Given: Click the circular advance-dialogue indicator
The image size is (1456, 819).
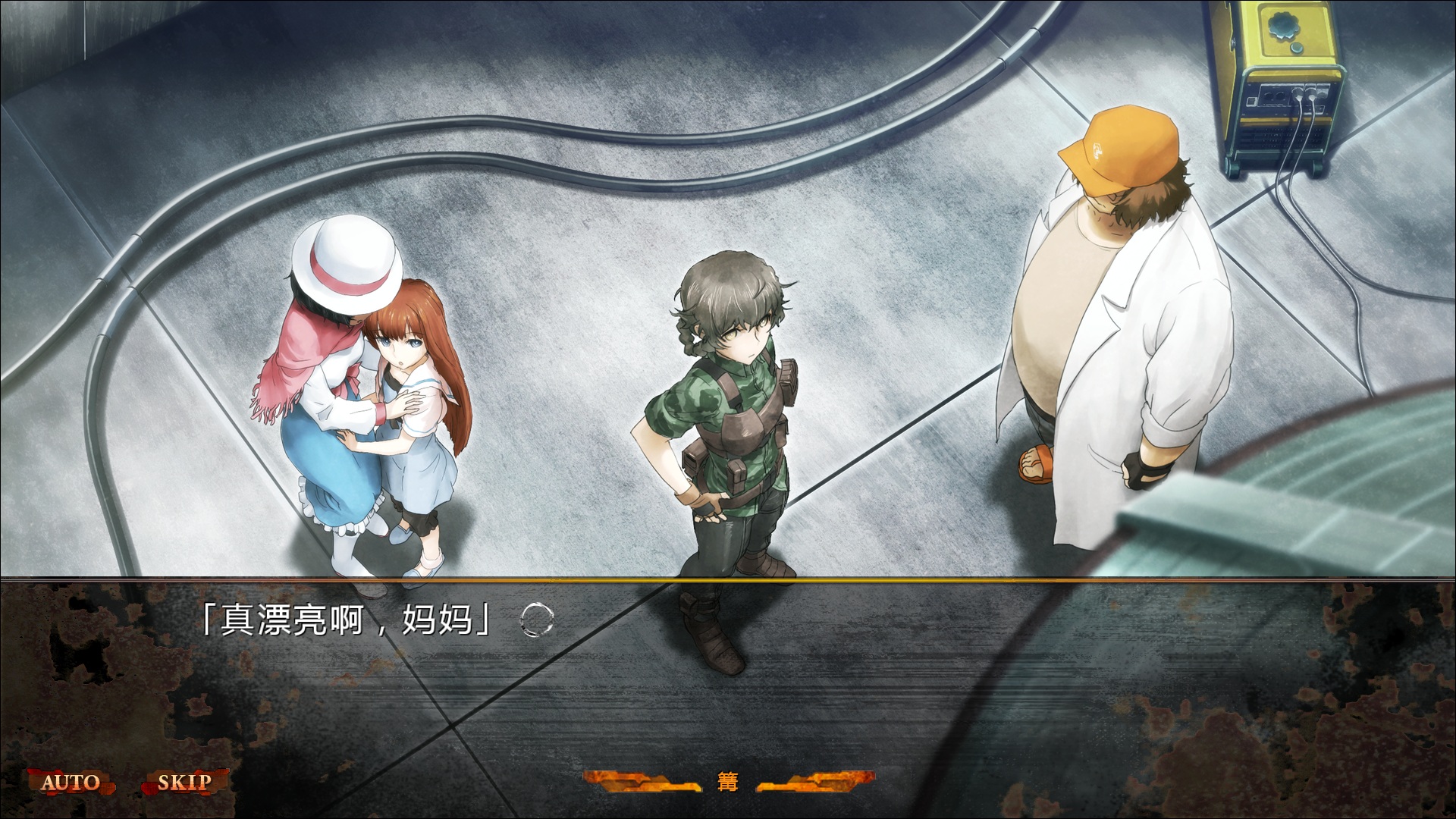Looking at the screenshot, I should pyautogui.click(x=538, y=620).
